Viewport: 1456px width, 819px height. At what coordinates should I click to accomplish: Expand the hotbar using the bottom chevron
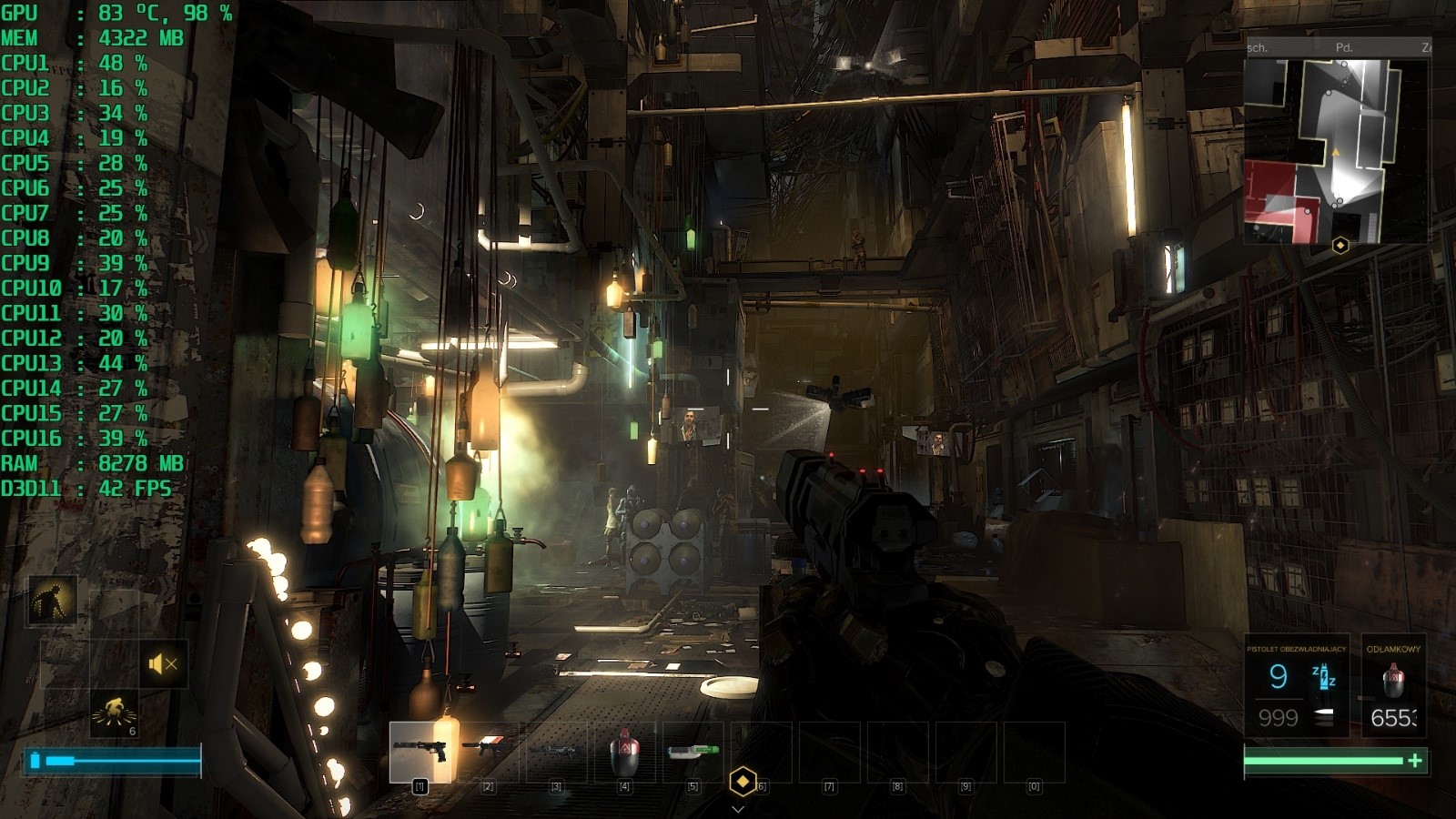(x=738, y=808)
